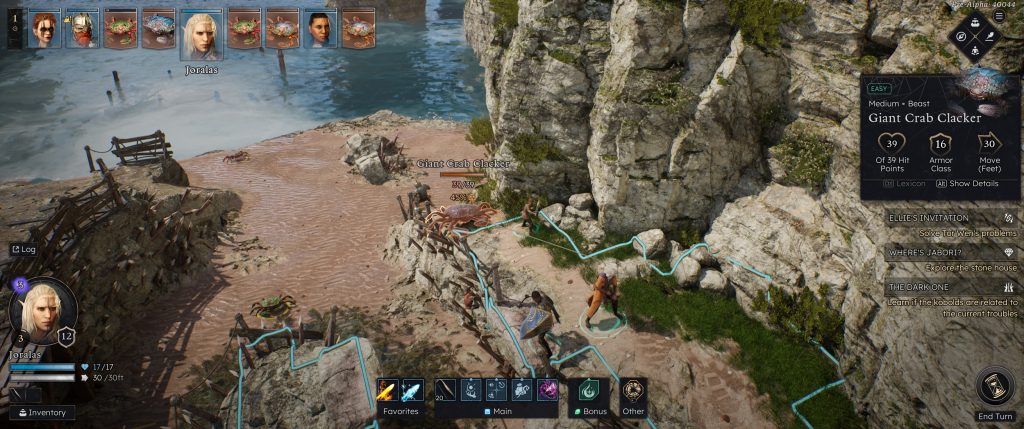Use the purple magic spell icon
Screen dimensions: 1024x429
coord(547,391)
